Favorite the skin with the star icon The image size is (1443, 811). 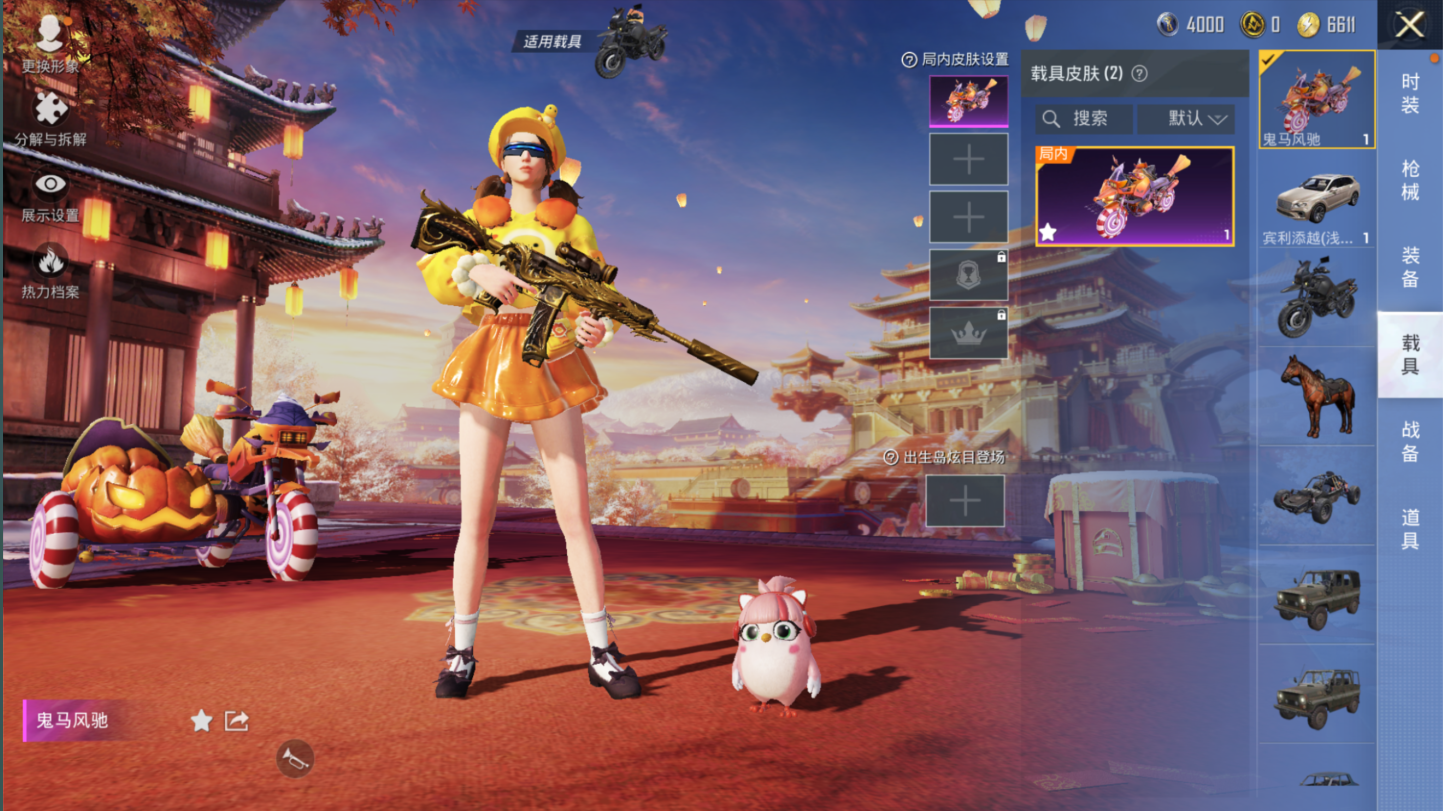pos(201,721)
